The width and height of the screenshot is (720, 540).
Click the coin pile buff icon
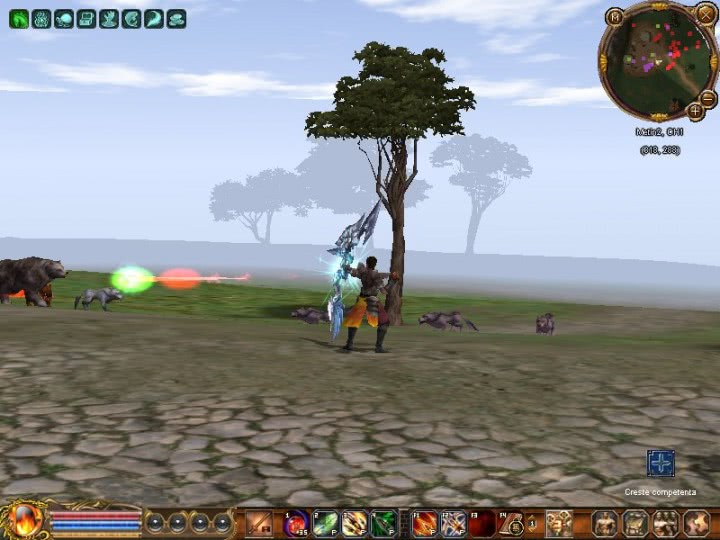pyautogui.click(x=177, y=18)
